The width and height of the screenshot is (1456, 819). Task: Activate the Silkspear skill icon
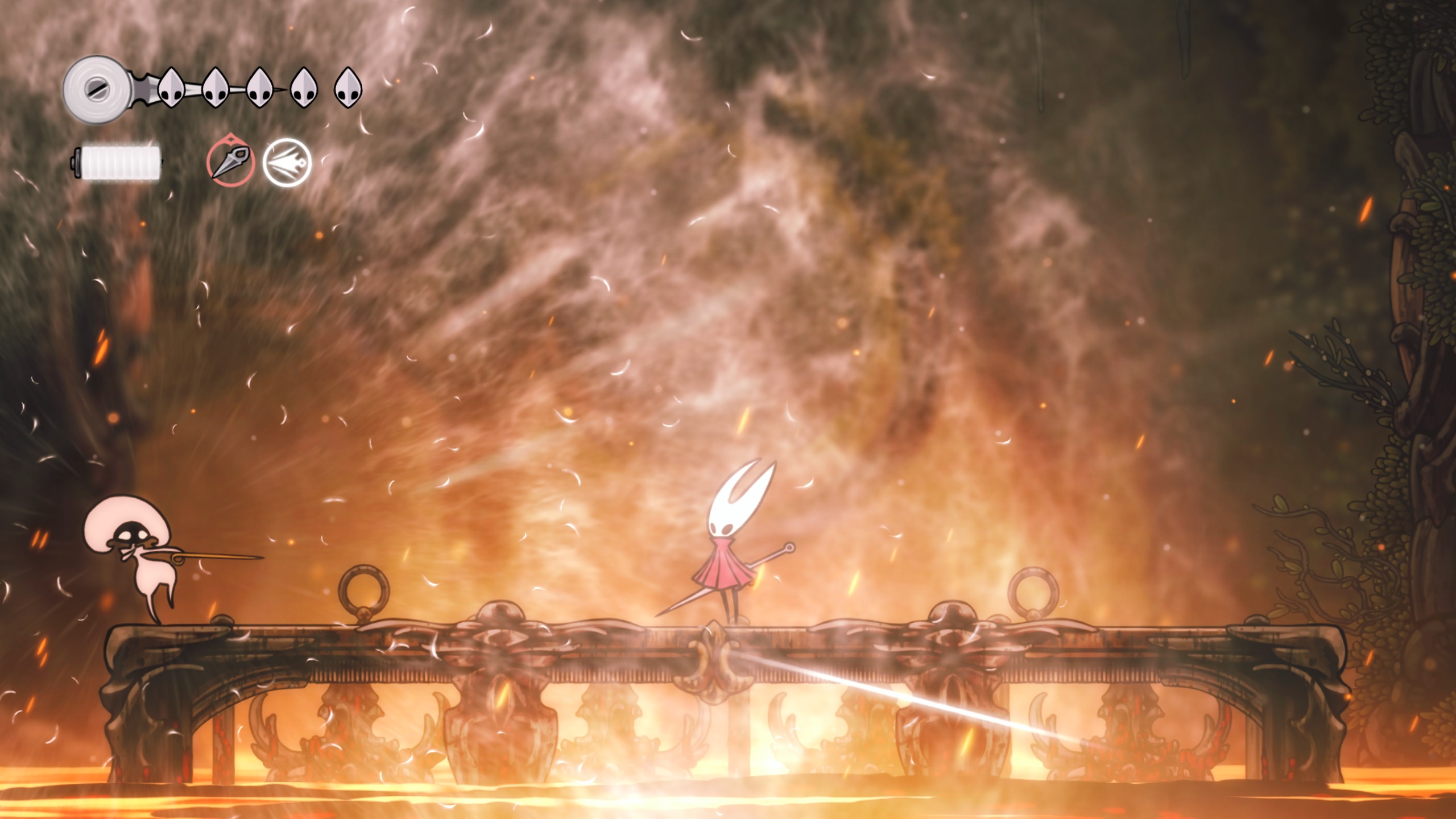tap(287, 163)
